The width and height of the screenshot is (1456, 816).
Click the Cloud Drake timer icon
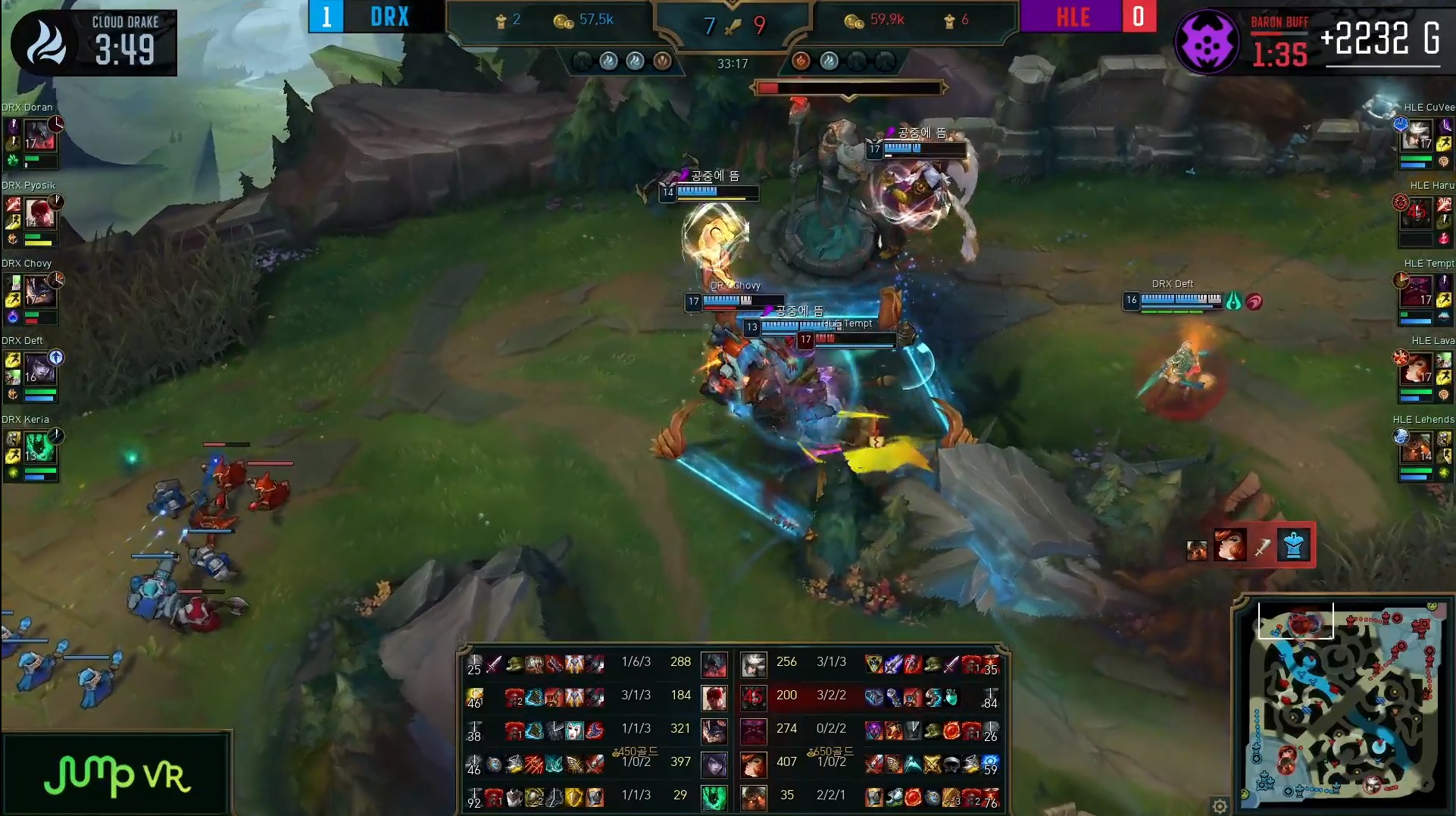click(45, 42)
